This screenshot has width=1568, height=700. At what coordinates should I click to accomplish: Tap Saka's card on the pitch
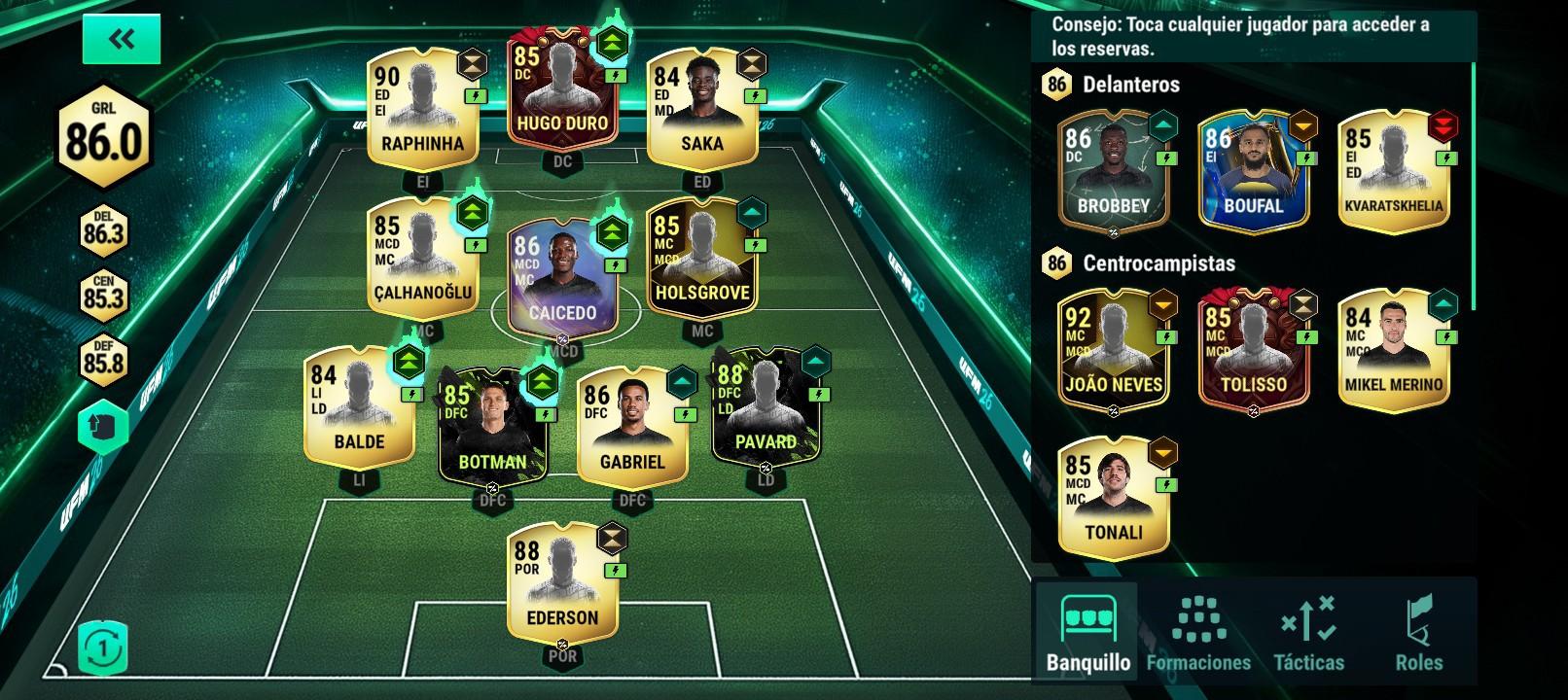pyautogui.click(x=701, y=108)
